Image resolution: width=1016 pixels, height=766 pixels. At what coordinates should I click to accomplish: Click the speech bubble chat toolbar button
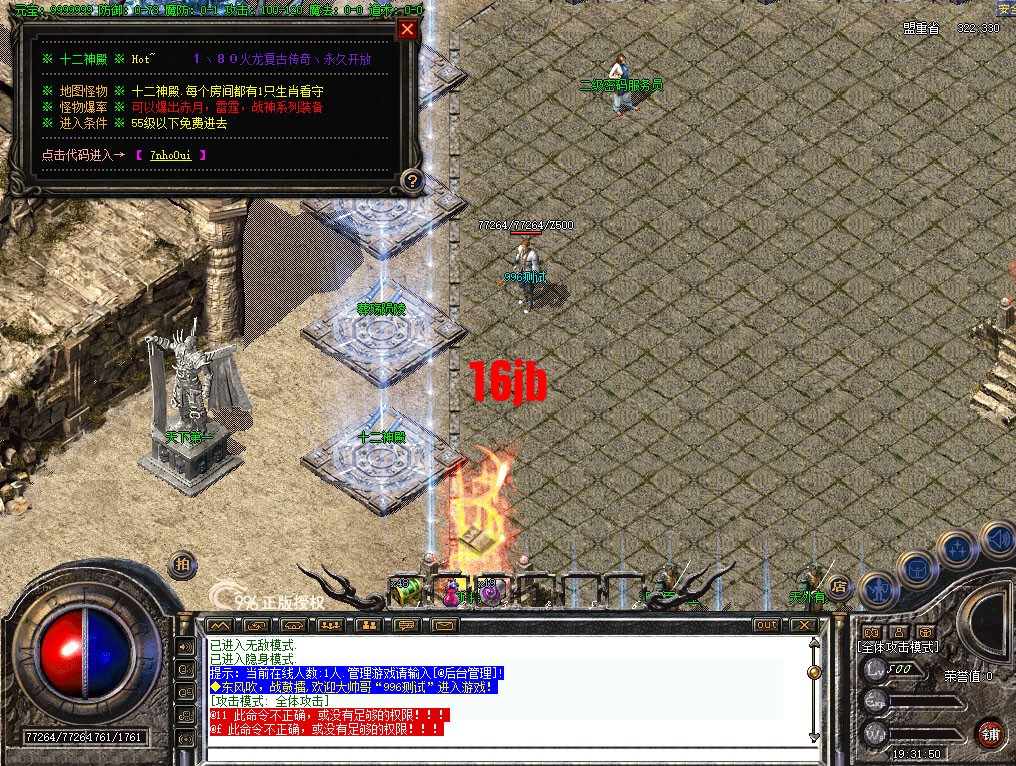point(406,625)
